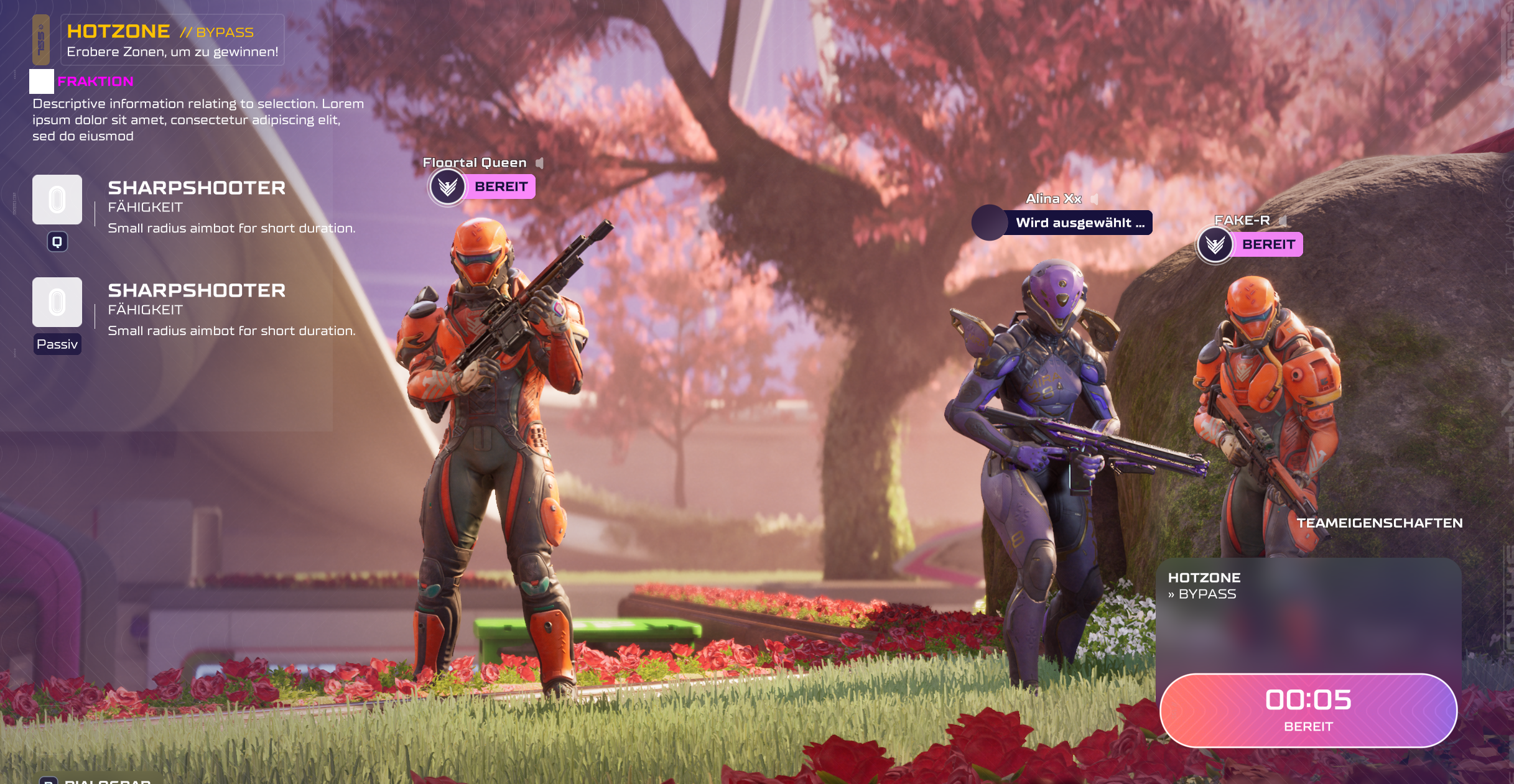Image resolution: width=1514 pixels, height=784 pixels.
Task: Open the Teameigenschaften section
Action: [1379, 523]
